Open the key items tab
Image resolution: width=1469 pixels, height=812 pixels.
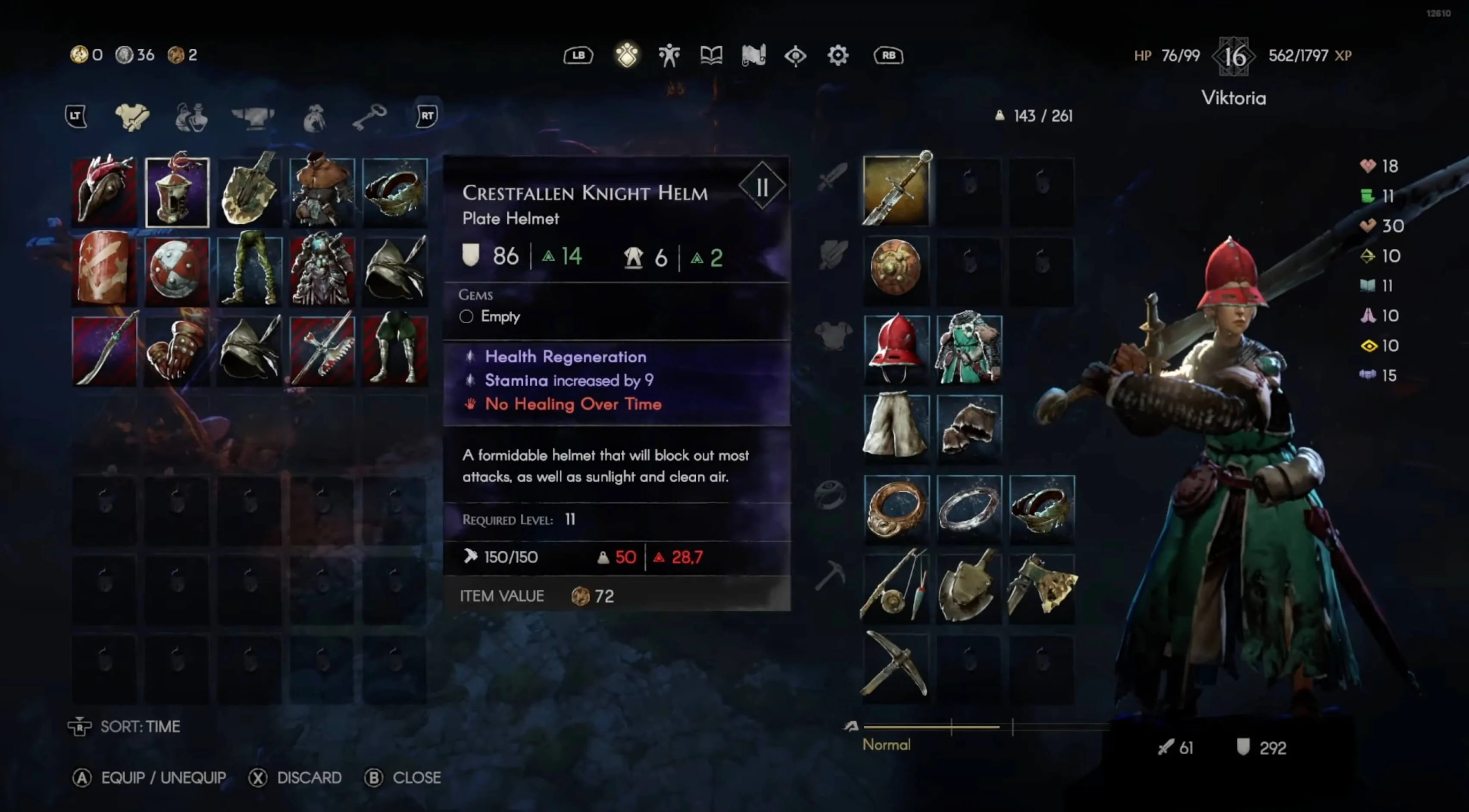(369, 117)
